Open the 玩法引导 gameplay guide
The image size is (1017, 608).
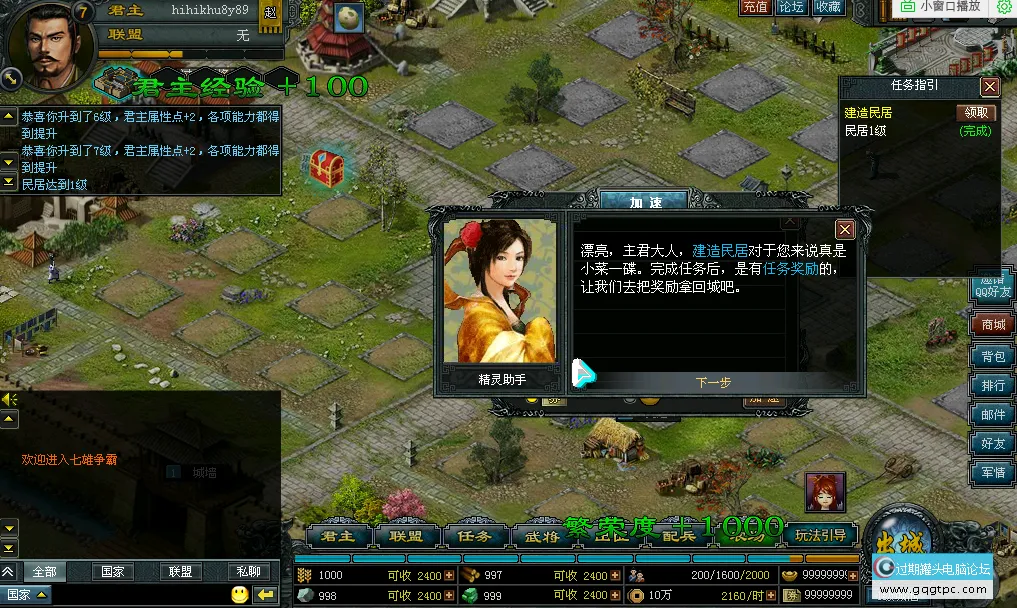(x=821, y=535)
